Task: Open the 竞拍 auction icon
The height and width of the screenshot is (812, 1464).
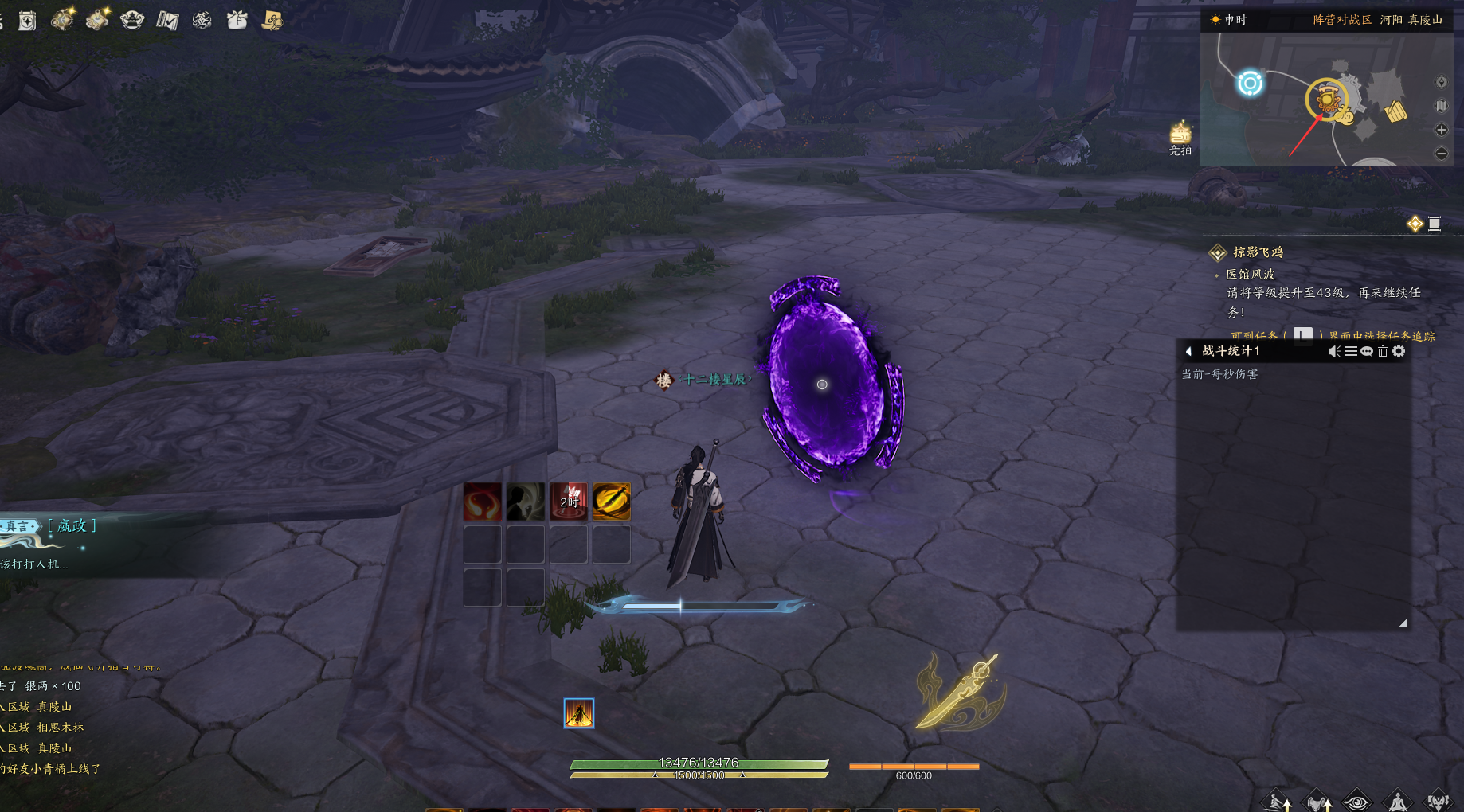Action: 1180,137
